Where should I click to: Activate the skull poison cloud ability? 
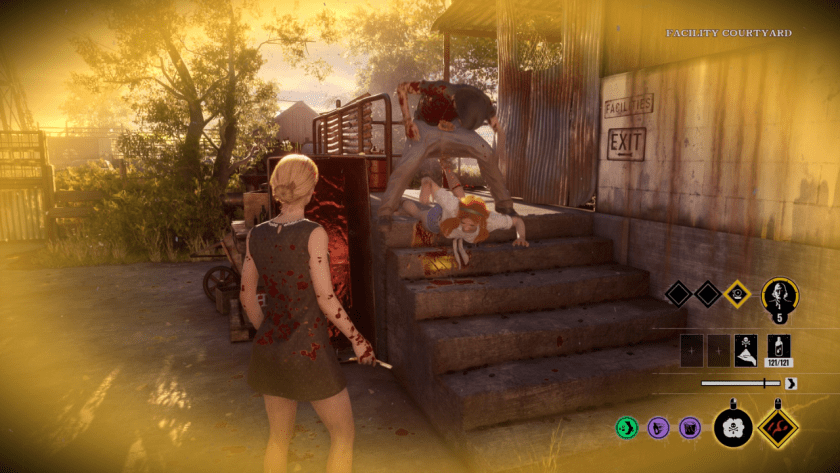733,428
